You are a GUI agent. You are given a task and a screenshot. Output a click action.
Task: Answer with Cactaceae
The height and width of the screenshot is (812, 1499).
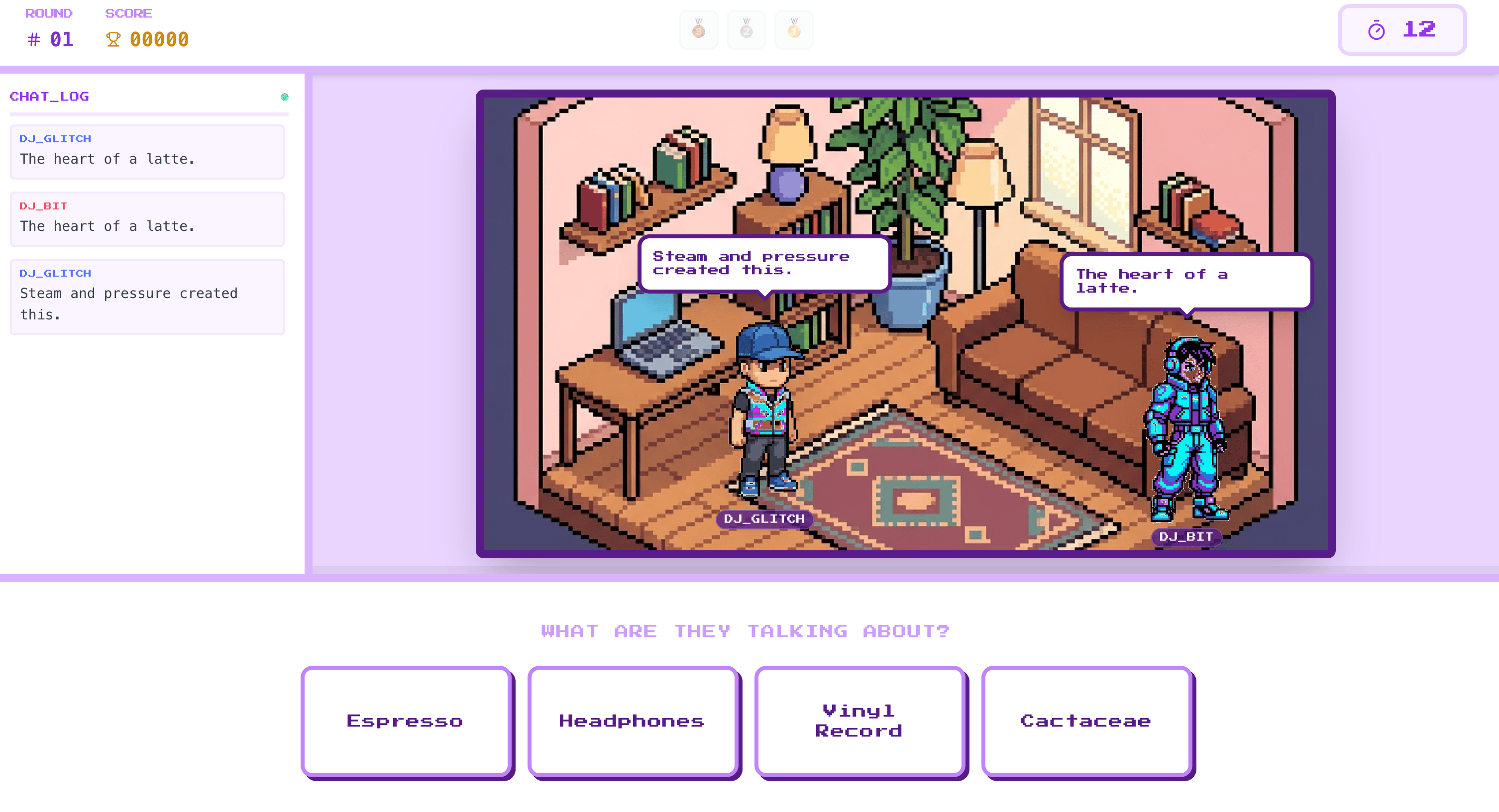tap(1086, 720)
